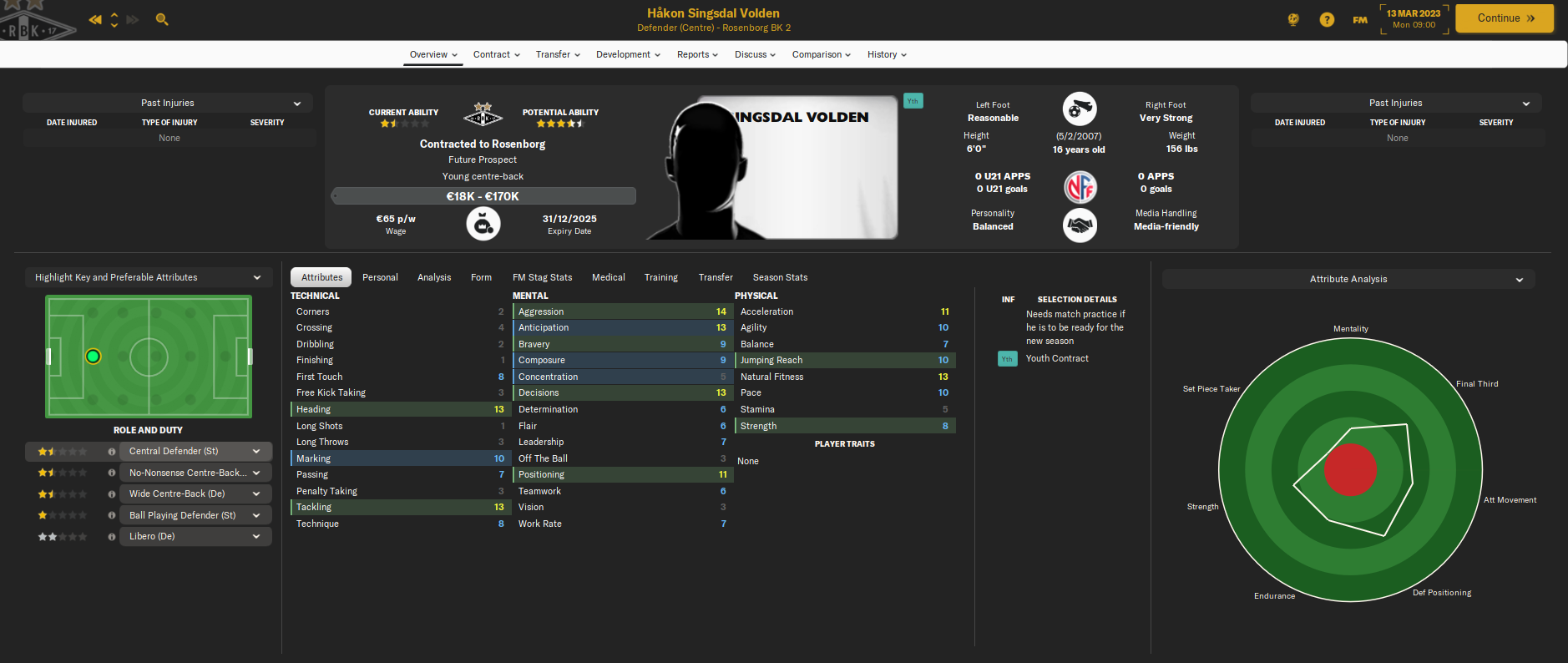Open the agent handshake icon under Media Handling
Viewport: 1568px width, 663px height.
coord(1080,225)
